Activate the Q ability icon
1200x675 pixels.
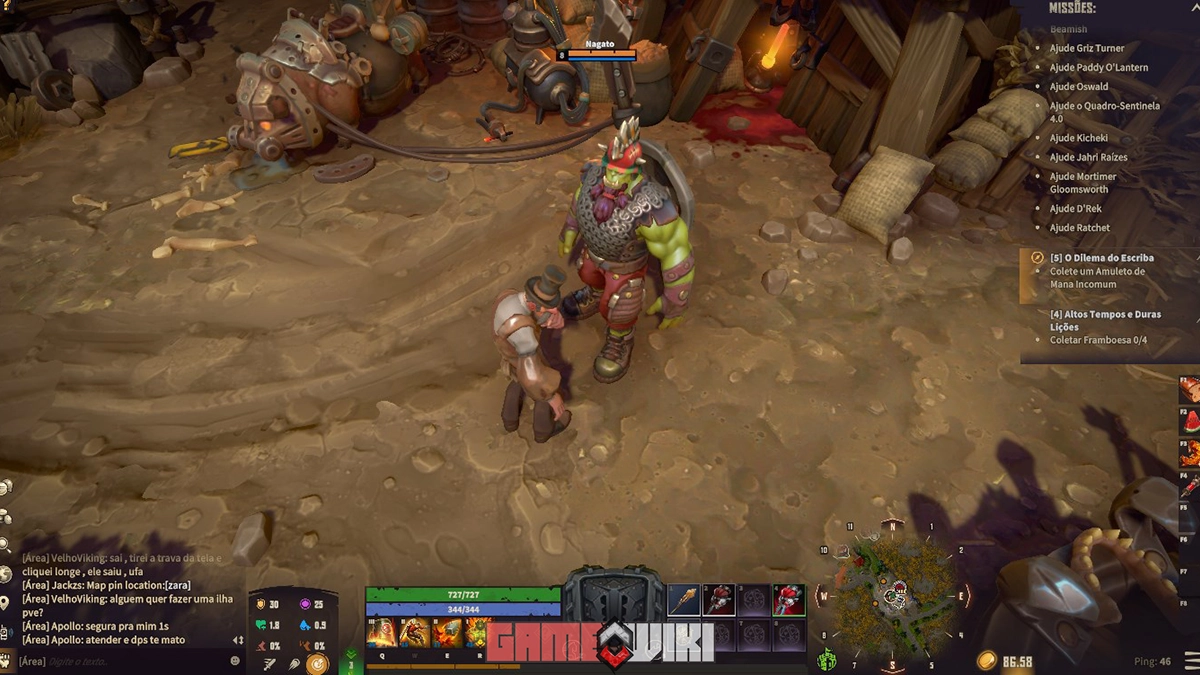[x=382, y=632]
